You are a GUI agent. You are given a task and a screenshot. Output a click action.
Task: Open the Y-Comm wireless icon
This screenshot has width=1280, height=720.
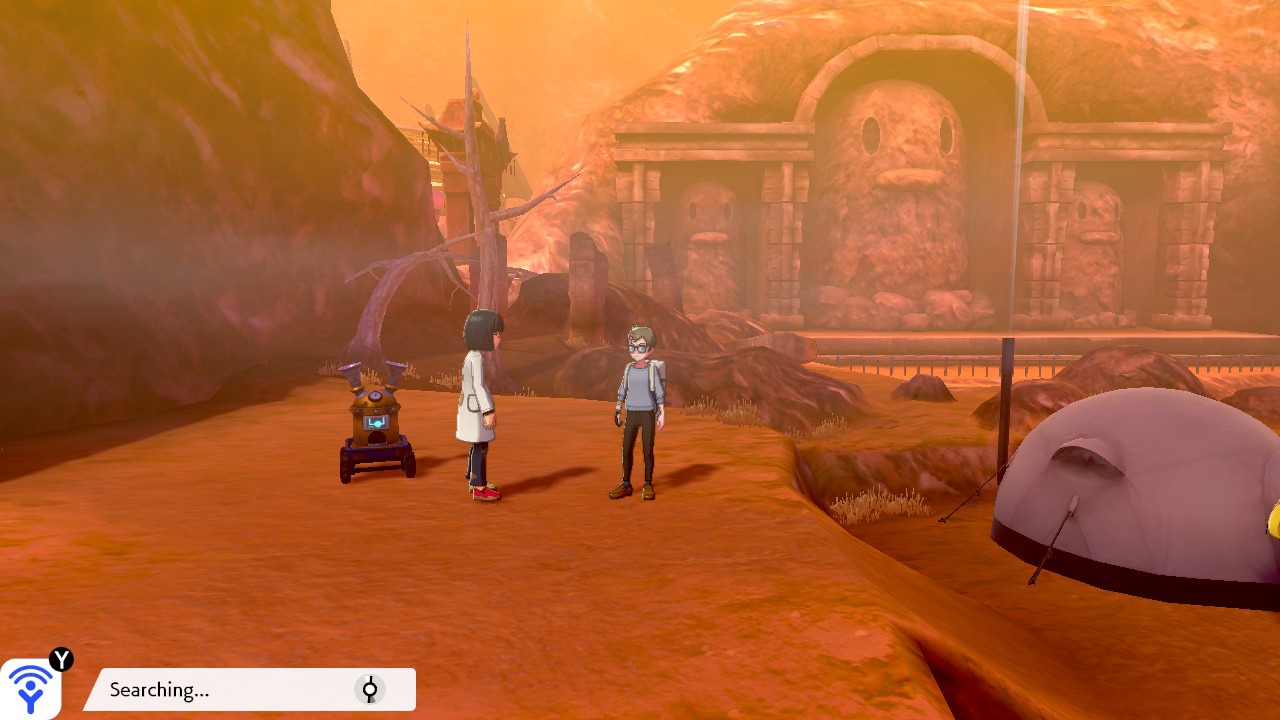31,688
